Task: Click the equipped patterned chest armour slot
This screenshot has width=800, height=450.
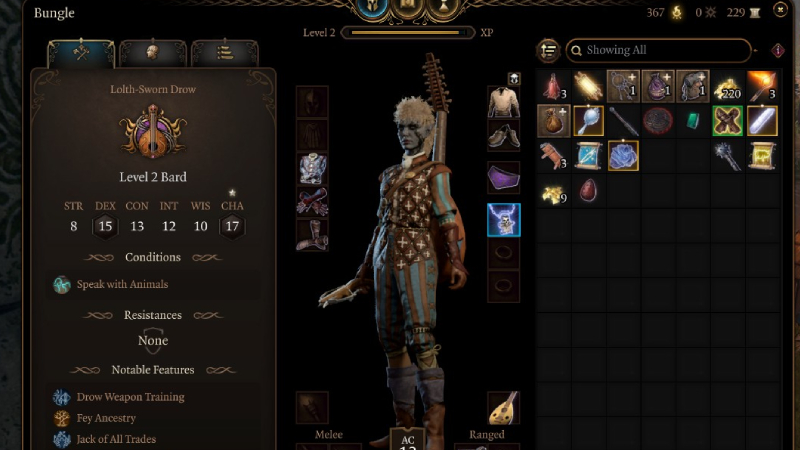Action: click(312, 168)
